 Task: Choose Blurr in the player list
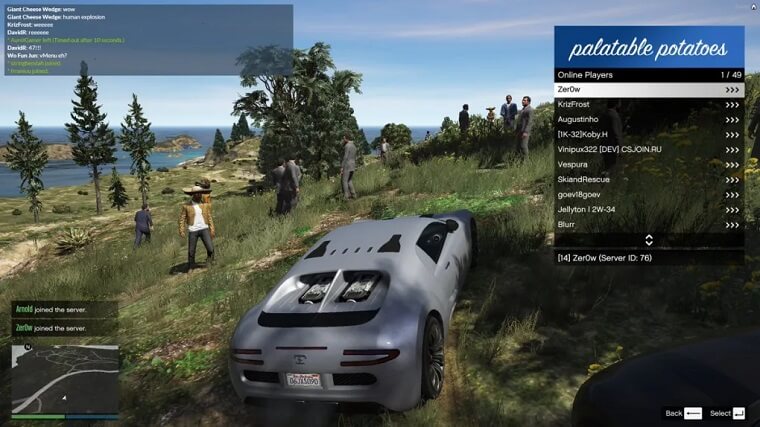click(648, 225)
